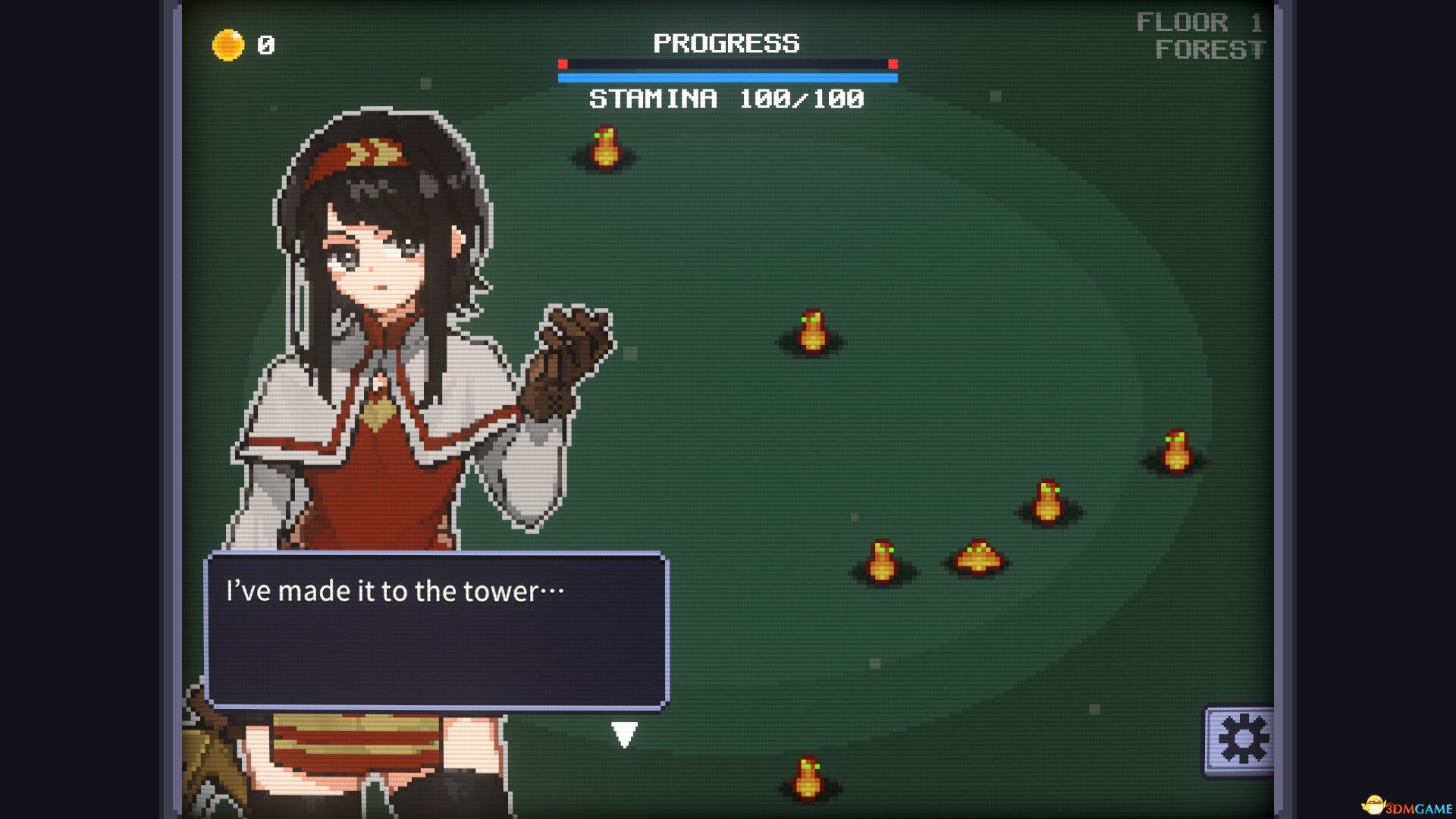Screen dimensions: 1456x819
Task: Toggle the FLOOR 1 FOREST indicator
Action: [x=1198, y=36]
